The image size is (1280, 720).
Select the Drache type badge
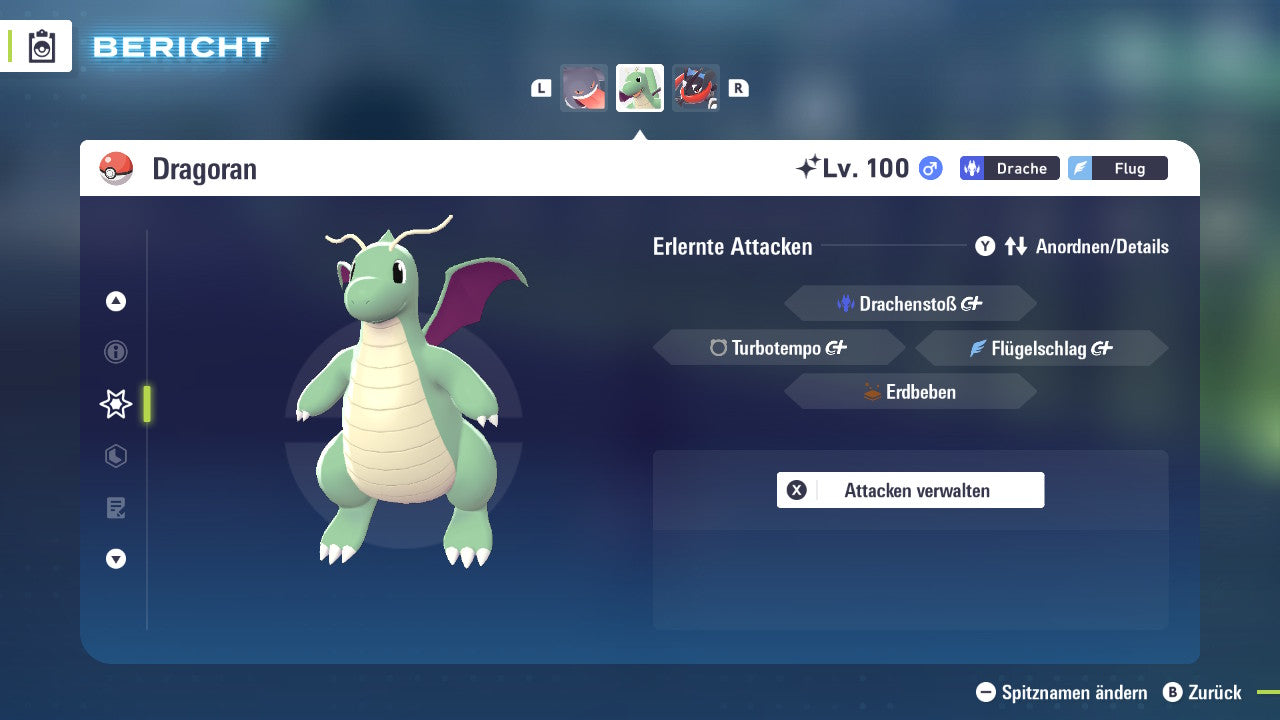coord(1009,168)
